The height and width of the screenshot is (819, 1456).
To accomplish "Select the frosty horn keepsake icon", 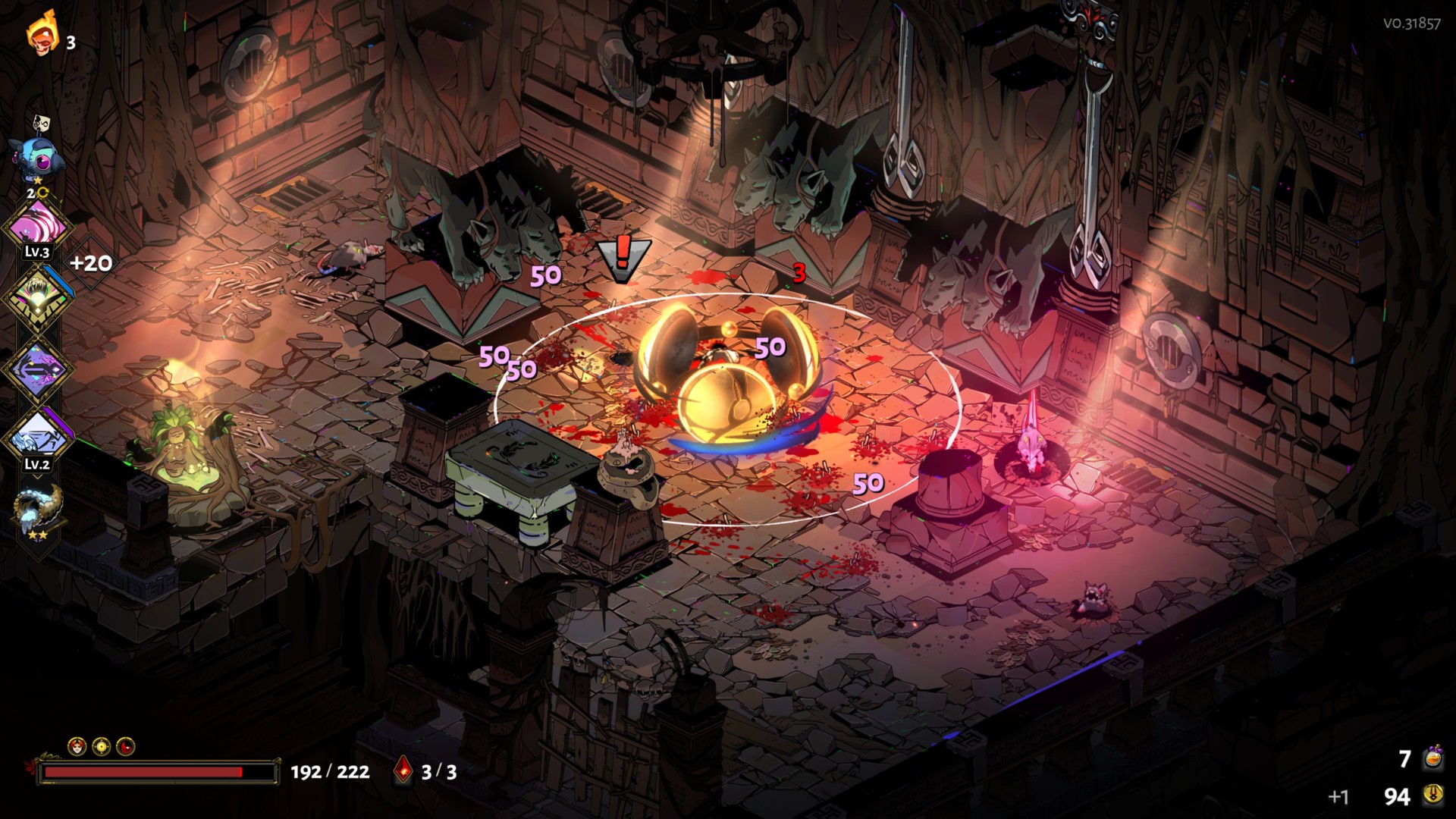I will tap(38, 508).
